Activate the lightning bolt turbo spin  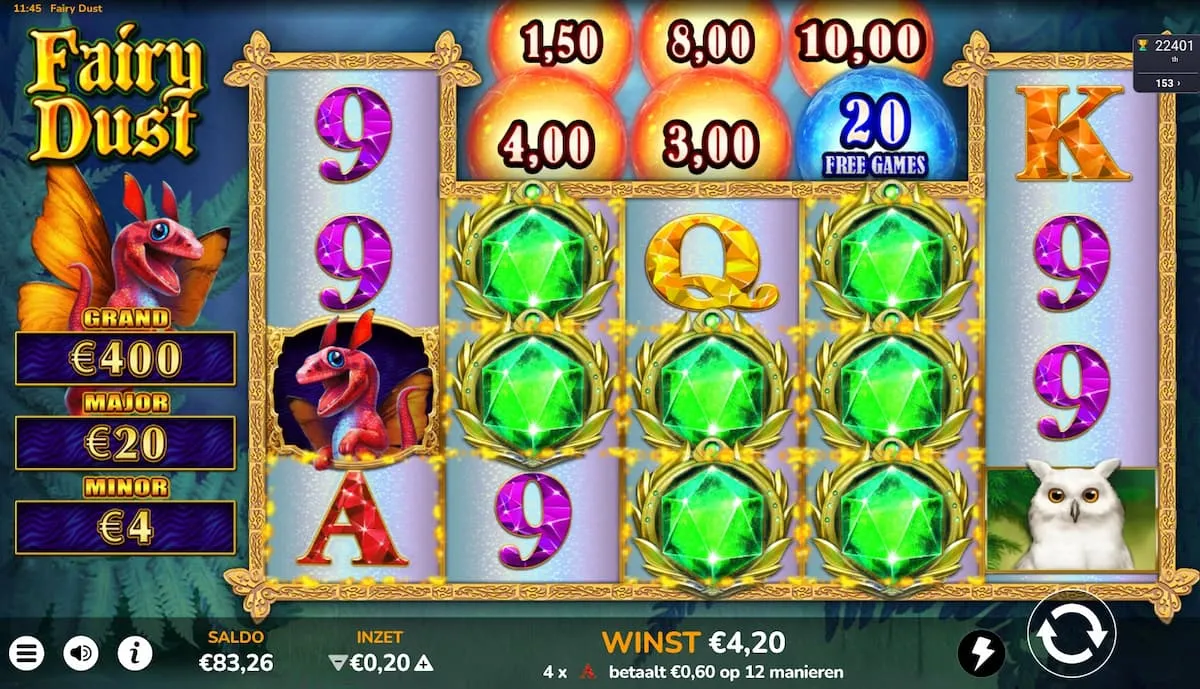tap(981, 654)
